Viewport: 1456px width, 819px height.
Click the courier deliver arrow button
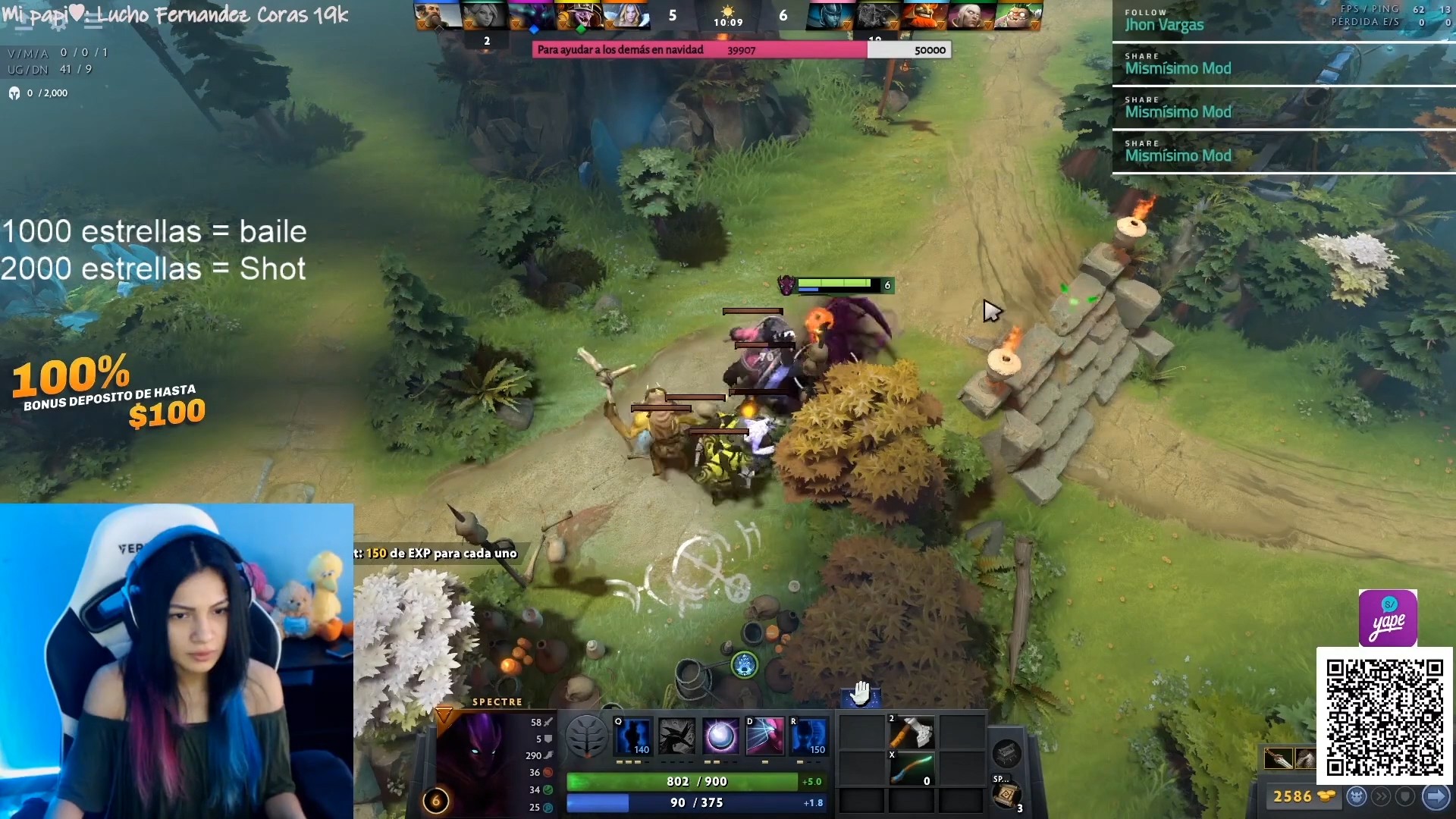[1436, 796]
